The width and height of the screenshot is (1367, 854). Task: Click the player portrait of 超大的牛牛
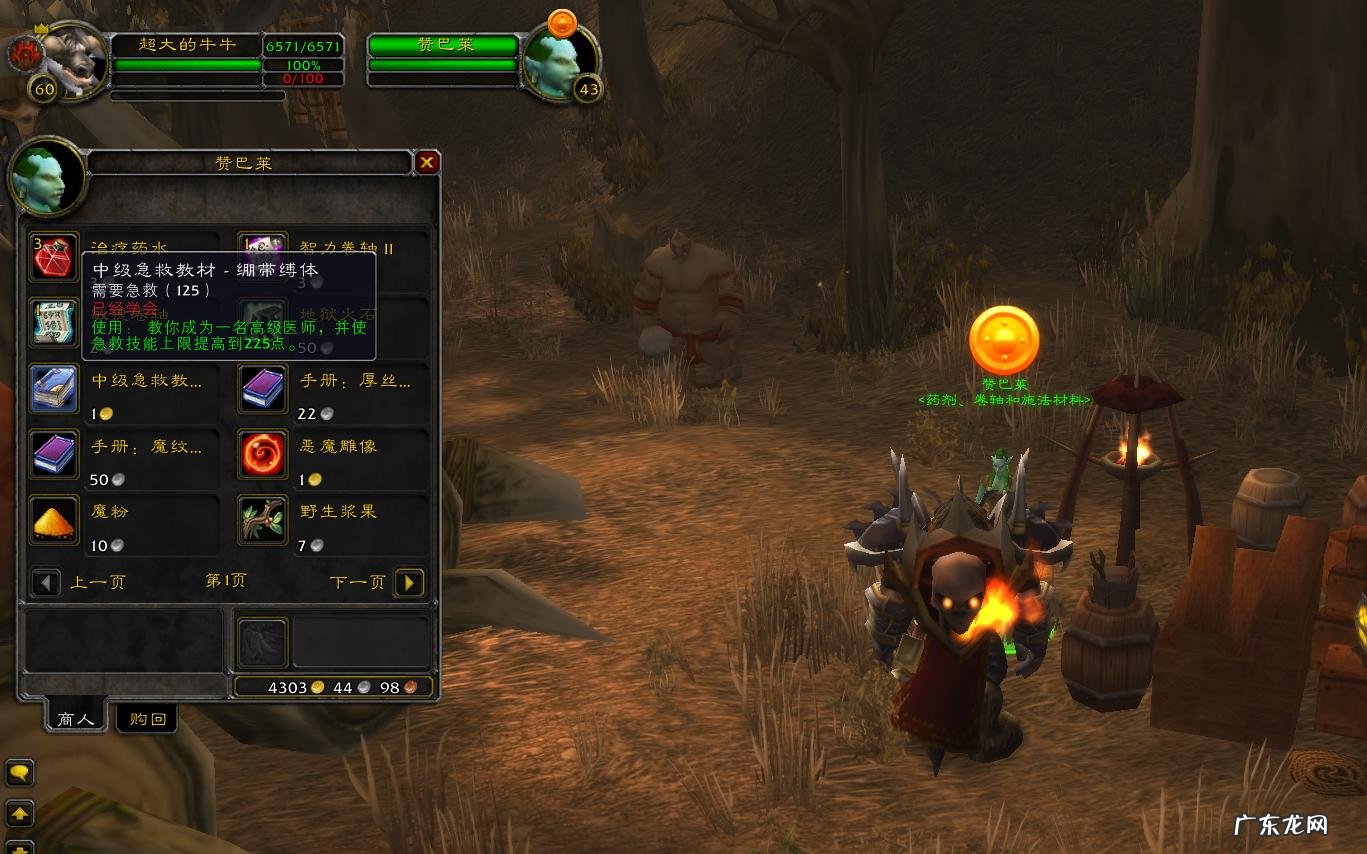point(72,58)
